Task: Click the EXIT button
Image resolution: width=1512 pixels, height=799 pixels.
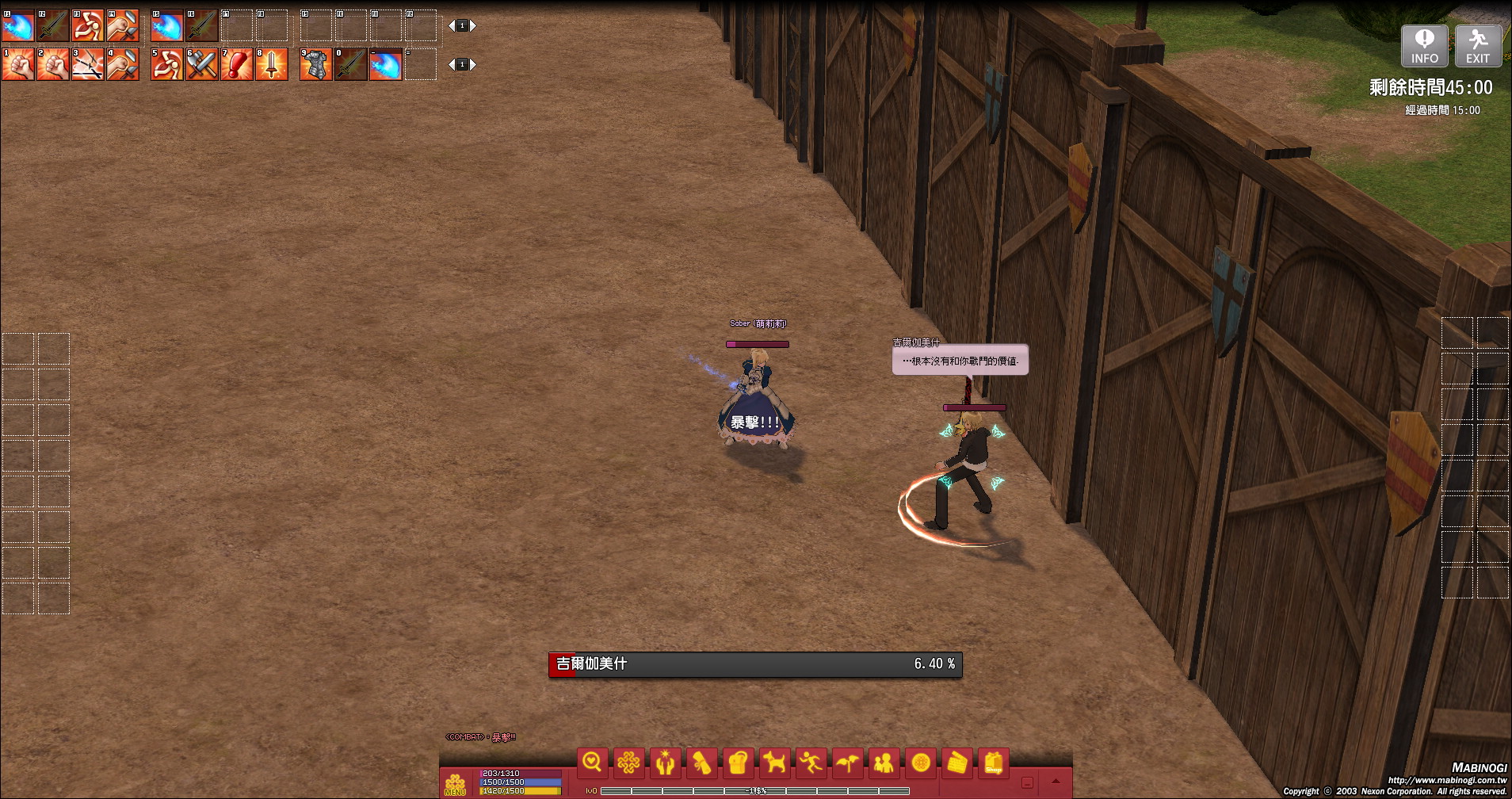Action: coord(1477,46)
